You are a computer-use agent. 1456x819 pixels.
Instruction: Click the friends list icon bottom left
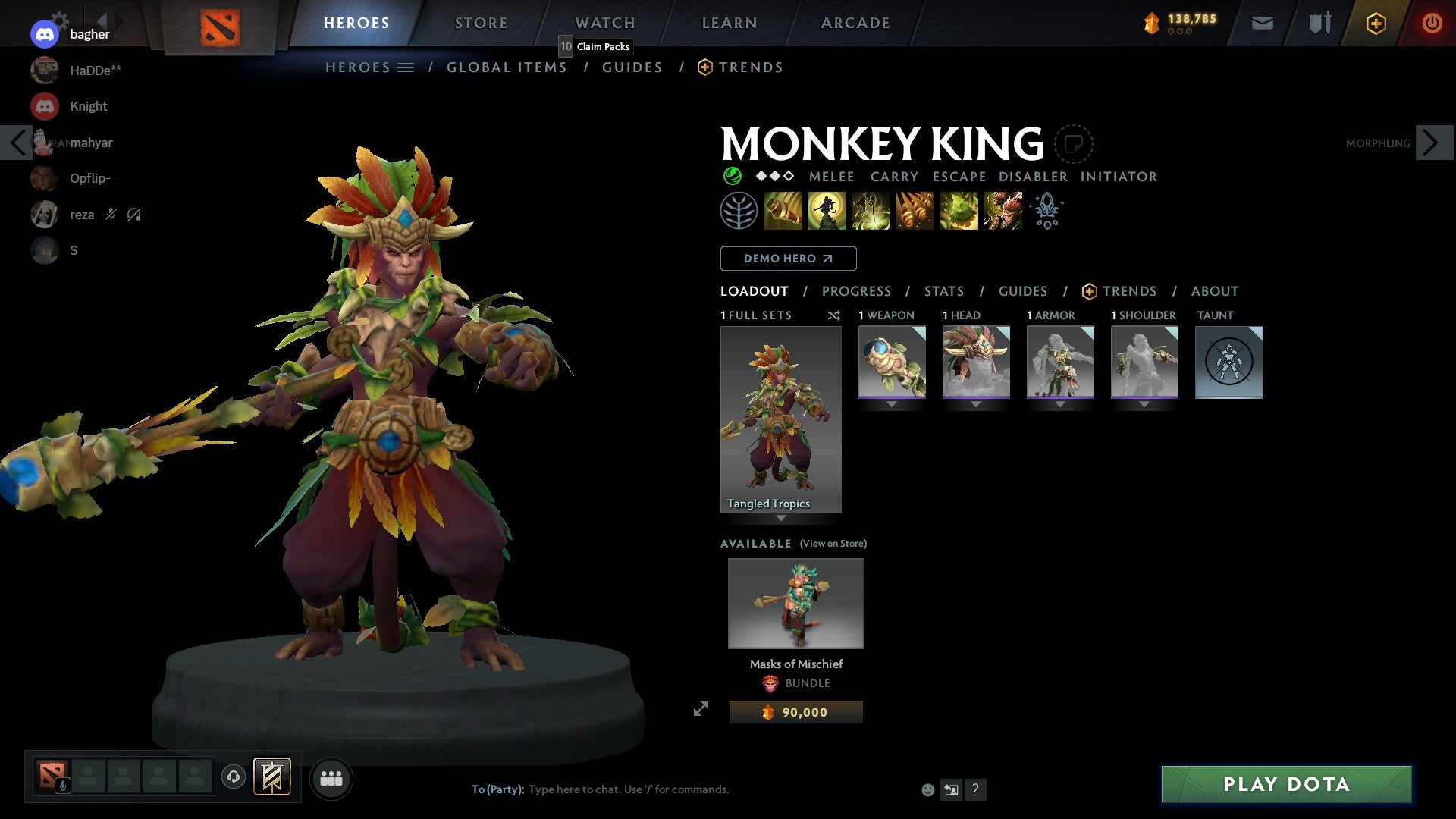tap(331, 777)
